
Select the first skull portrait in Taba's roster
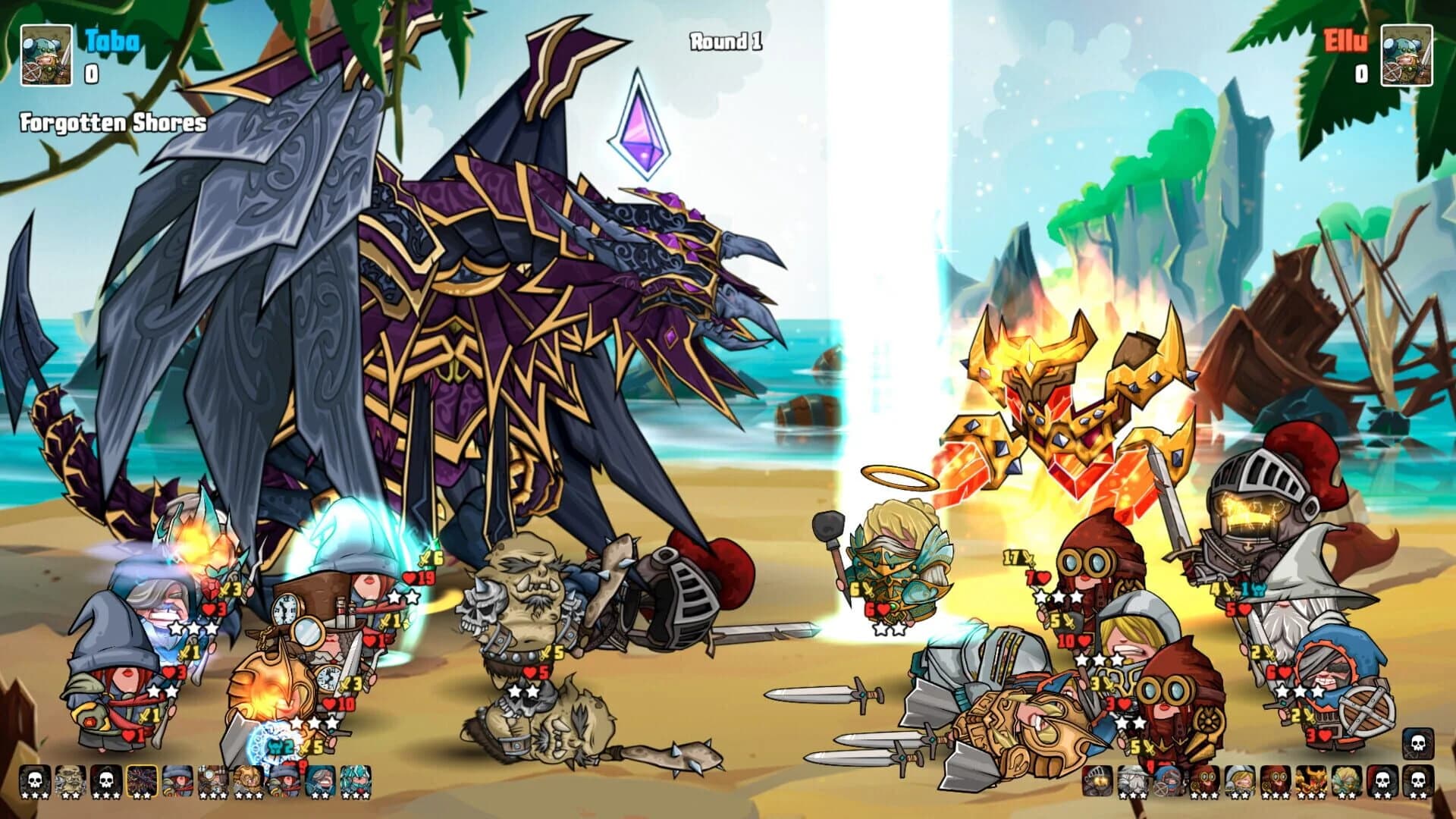[x=33, y=781]
